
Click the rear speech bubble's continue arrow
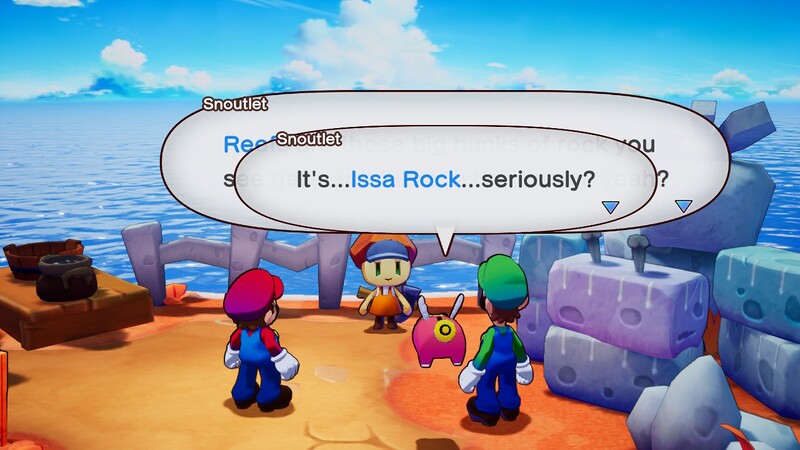[684, 206]
